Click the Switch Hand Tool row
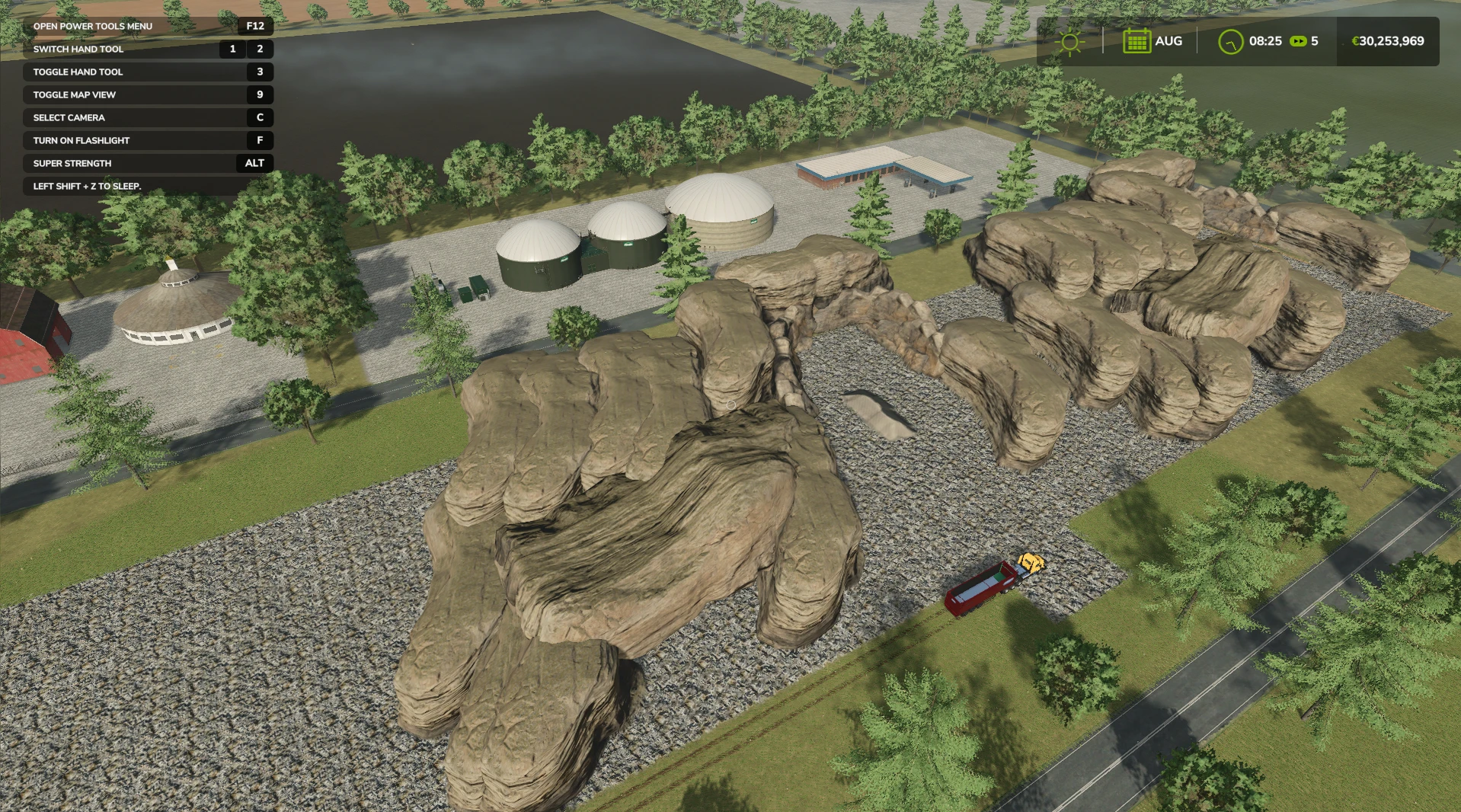1461x812 pixels. coord(78,49)
